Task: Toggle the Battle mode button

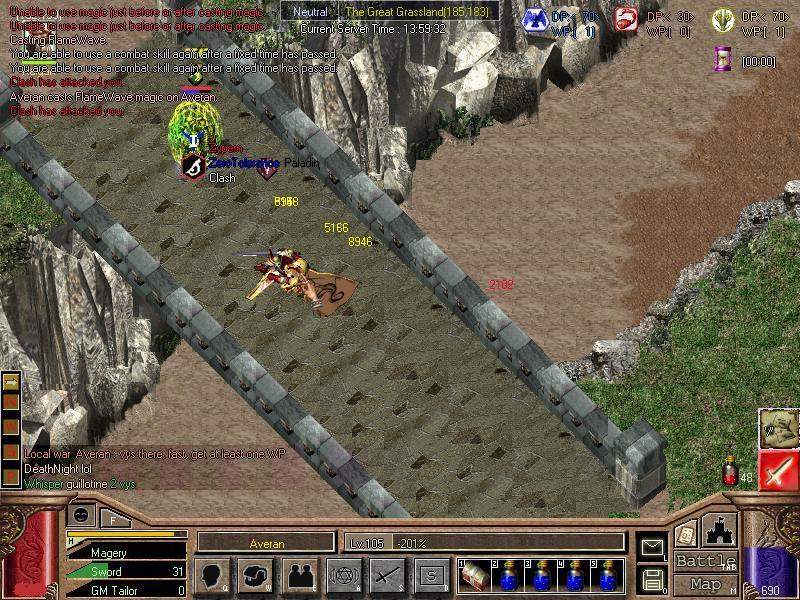Action: pos(705,561)
